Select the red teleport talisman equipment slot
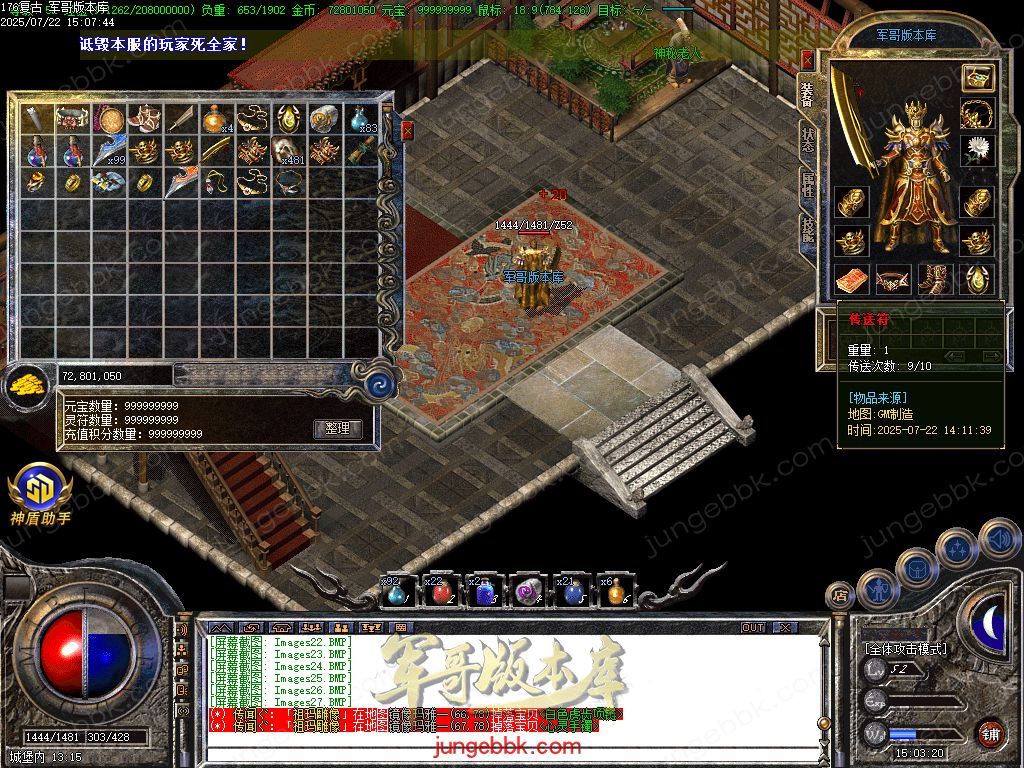Viewport: 1024px width, 768px height. click(851, 278)
